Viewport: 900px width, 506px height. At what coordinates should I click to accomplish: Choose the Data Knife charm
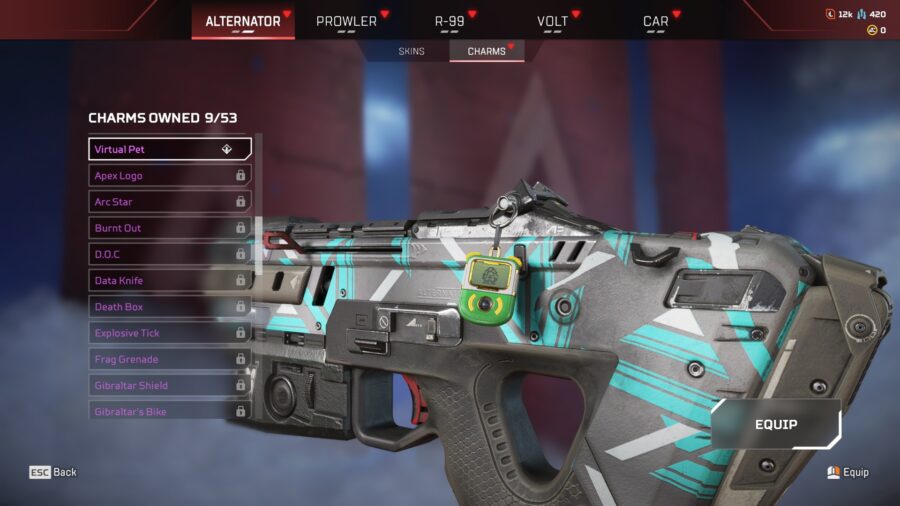[169, 281]
